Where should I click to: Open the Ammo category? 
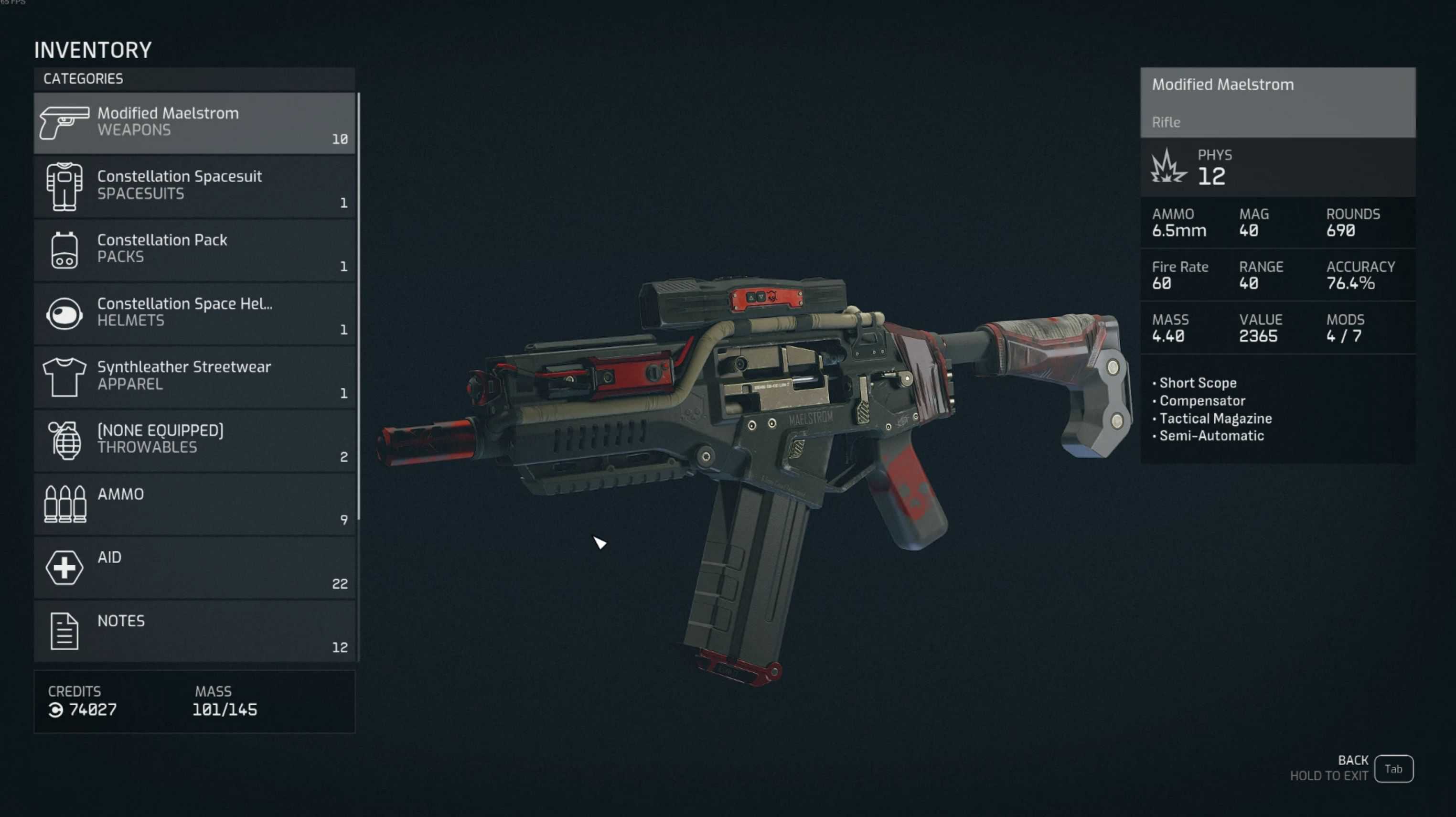click(x=194, y=504)
